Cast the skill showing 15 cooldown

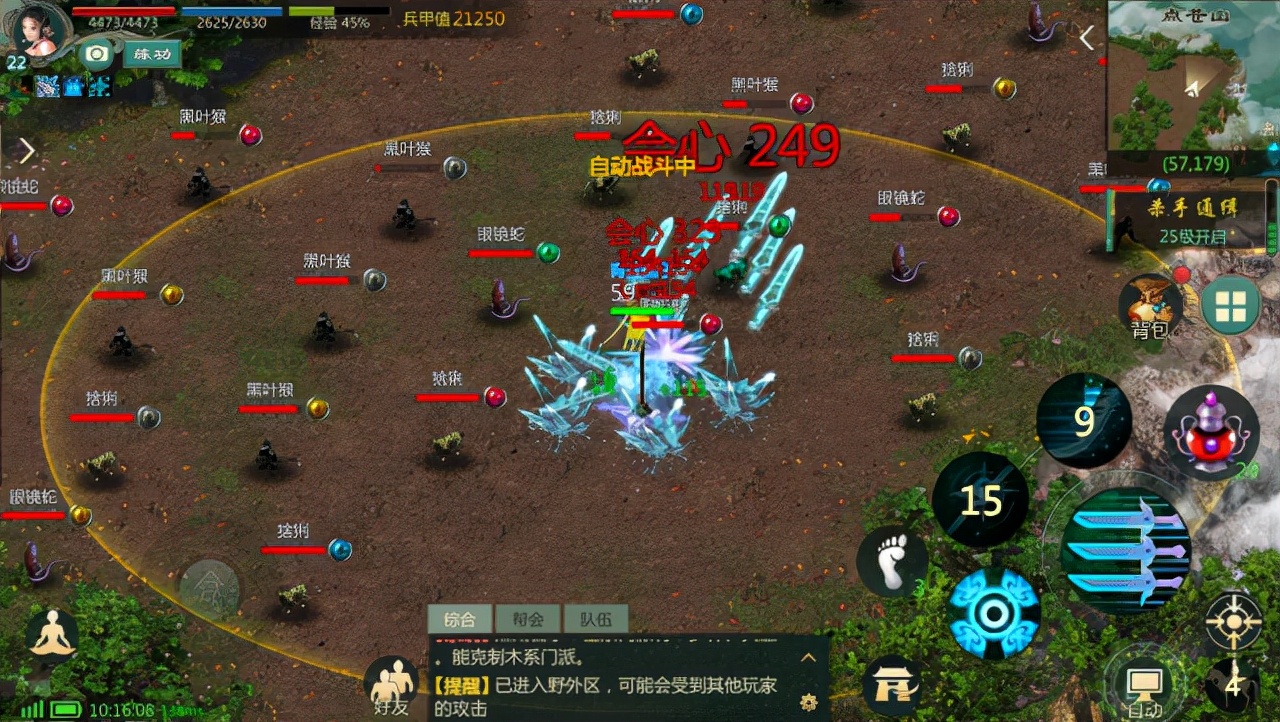(980, 500)
